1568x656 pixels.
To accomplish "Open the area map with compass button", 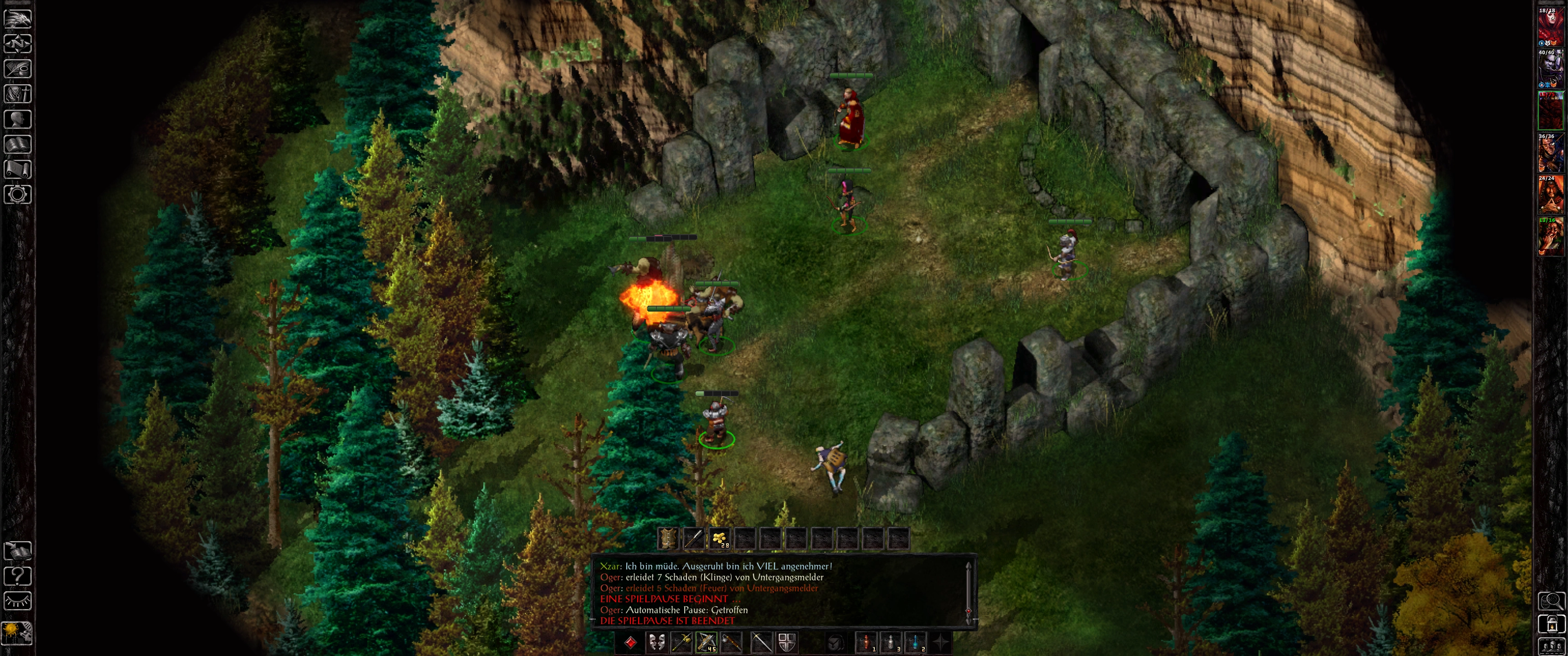I will click(x=18, y=44).
